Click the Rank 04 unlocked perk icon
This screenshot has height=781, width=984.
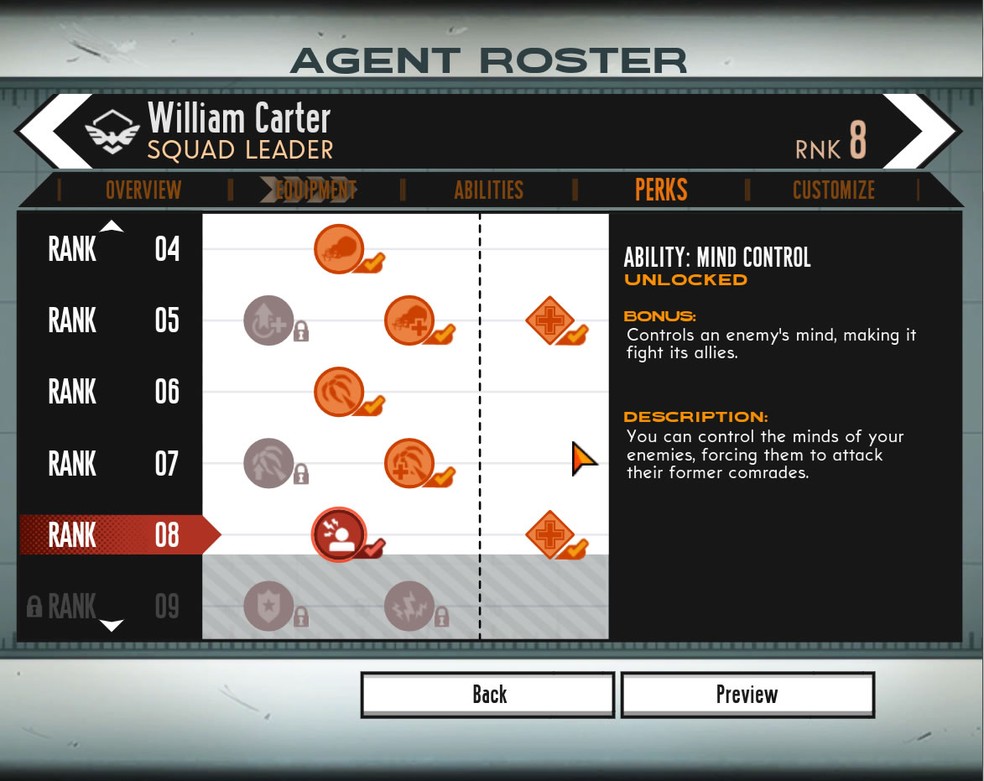(339, 249)
